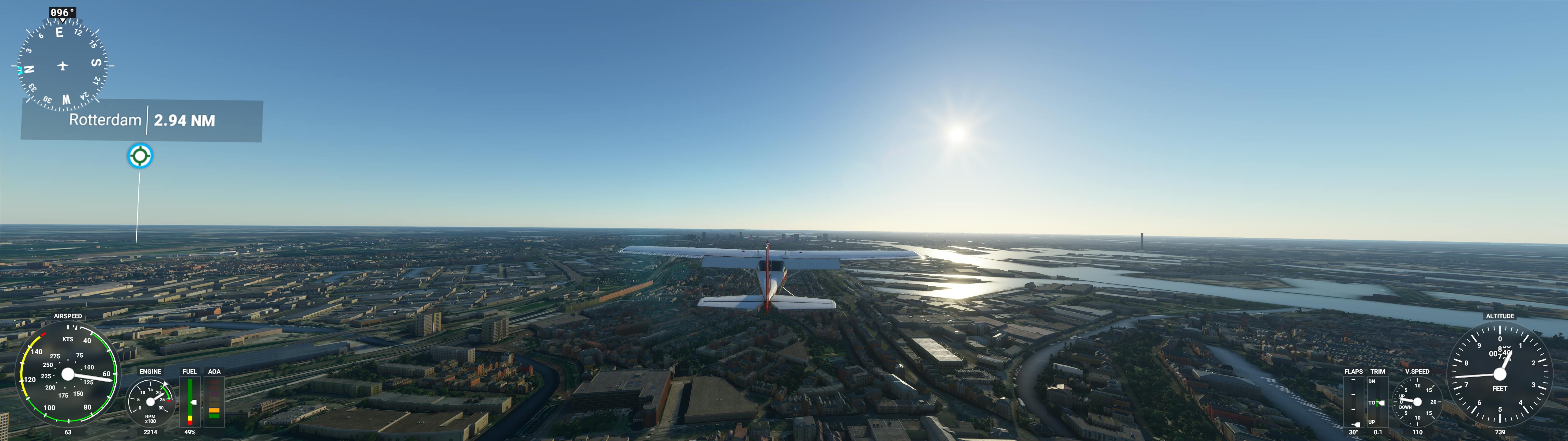Viewport: 1568px width, 441px height.
Task: Click the heading compass dial
Action: pyautogui.click(x=62, y=65)
